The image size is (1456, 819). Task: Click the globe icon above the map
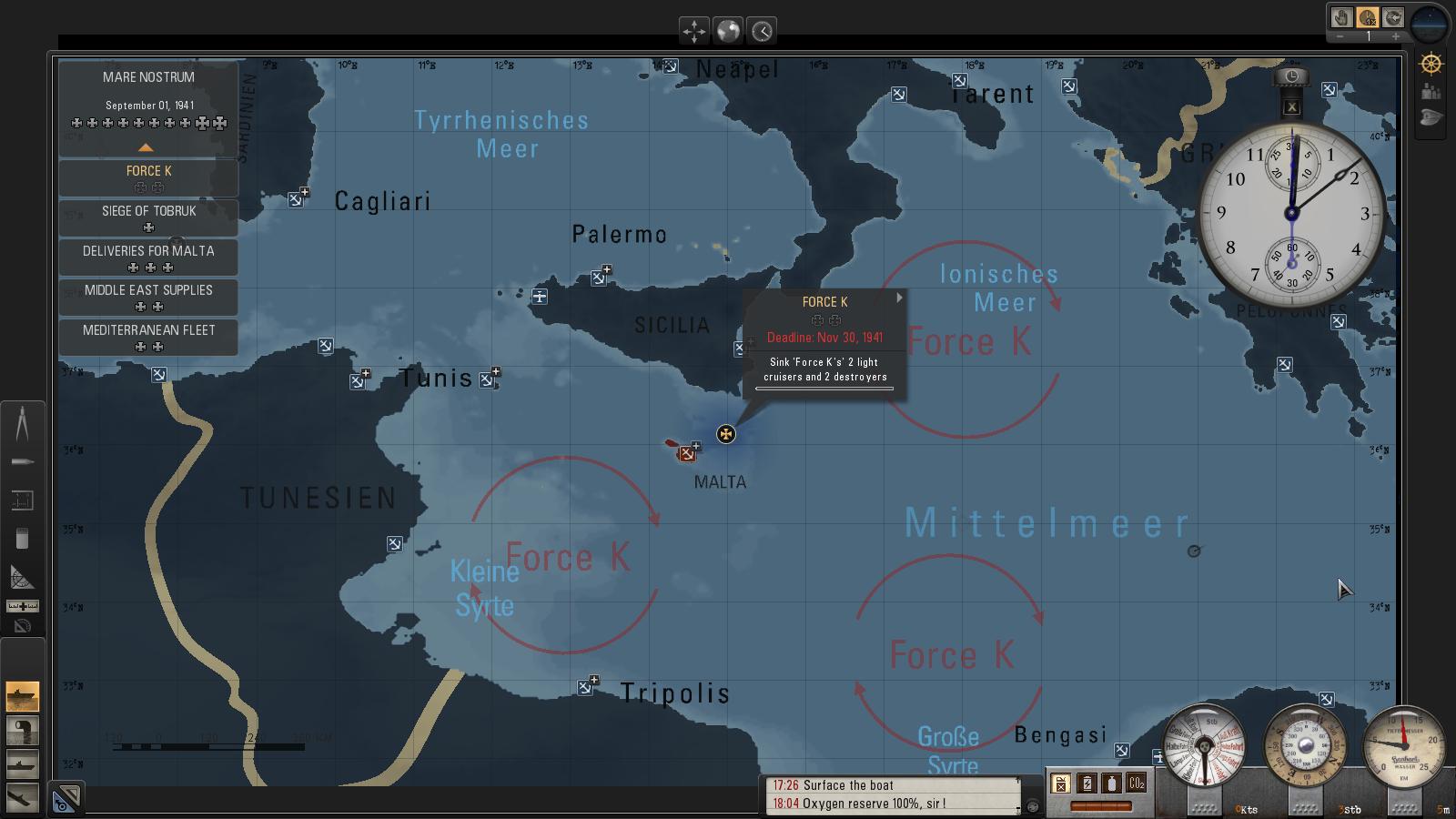[728, 31]
